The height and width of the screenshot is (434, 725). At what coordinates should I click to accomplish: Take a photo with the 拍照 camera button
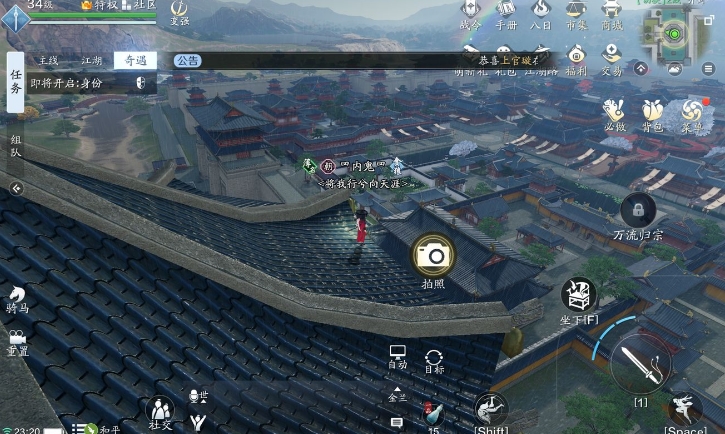tap(434, 256)
